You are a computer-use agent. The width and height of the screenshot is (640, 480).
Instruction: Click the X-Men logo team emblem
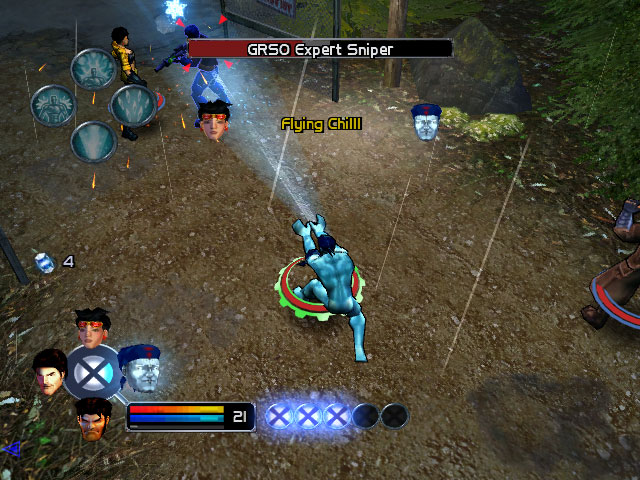(94, 370)
